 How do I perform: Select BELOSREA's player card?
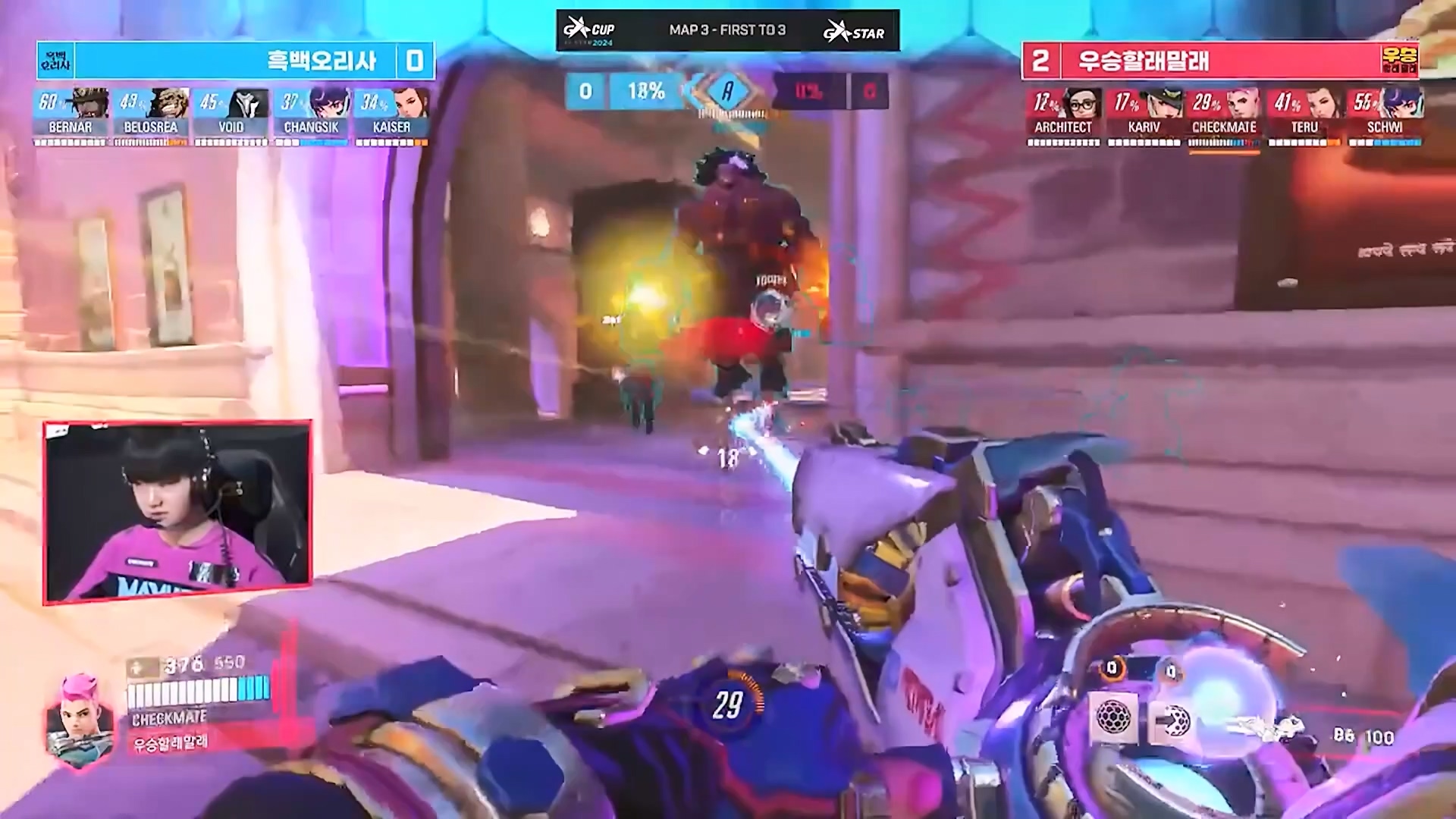[151, 115]
